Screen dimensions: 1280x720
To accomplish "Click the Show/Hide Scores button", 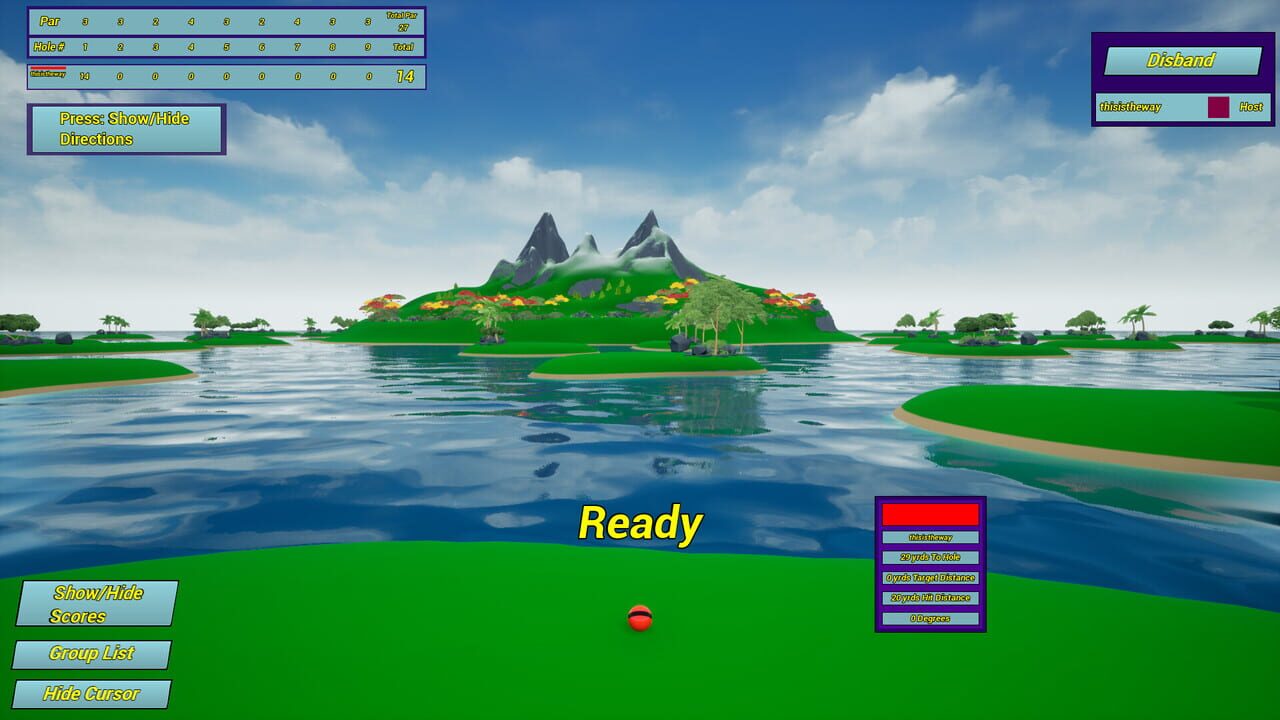I will 97,604.
